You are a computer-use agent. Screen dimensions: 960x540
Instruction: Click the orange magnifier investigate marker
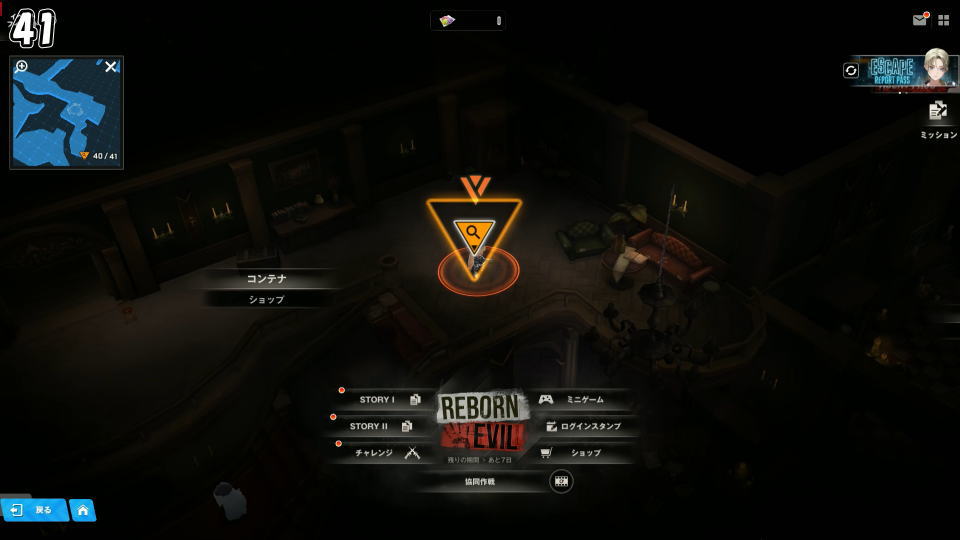click(473, 235)
